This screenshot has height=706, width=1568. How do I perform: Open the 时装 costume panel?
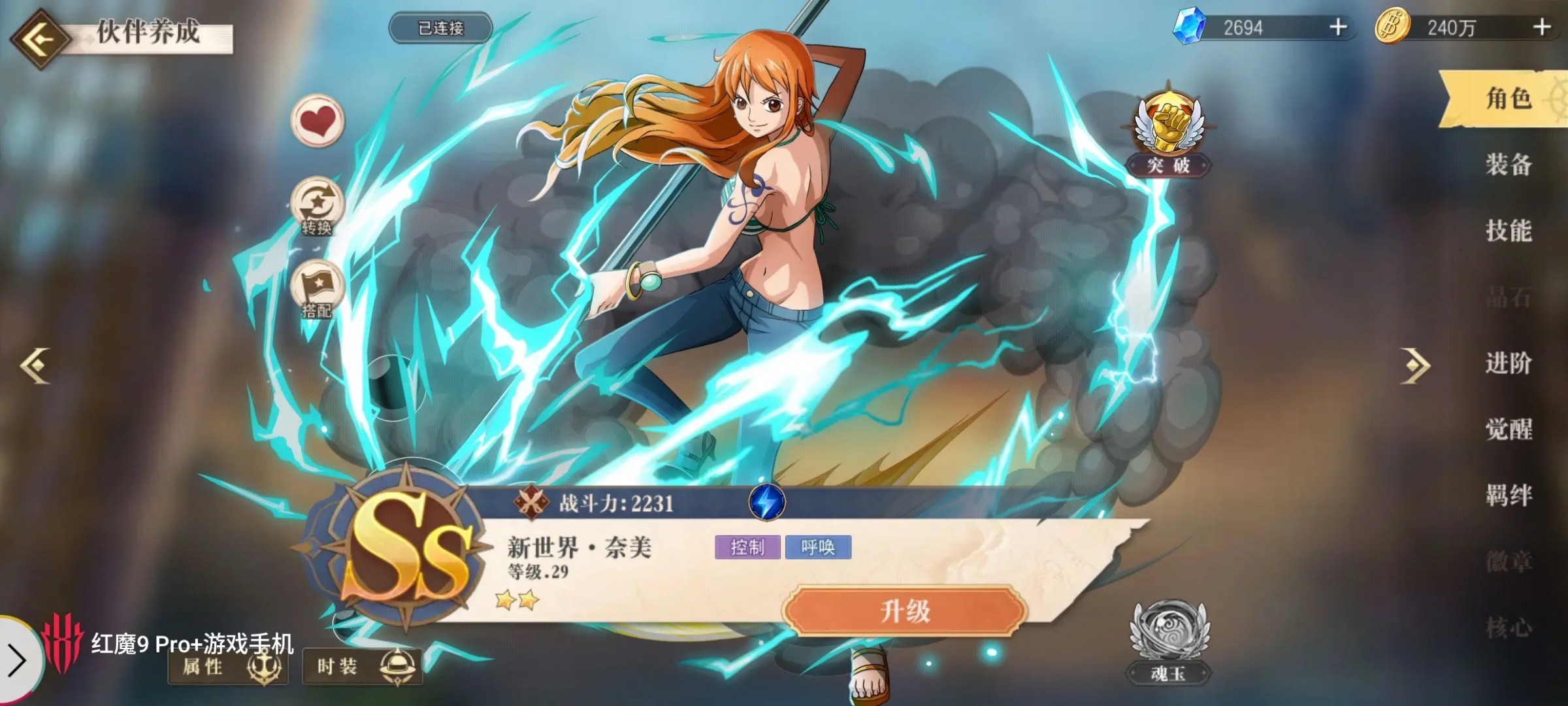point(363,667)
